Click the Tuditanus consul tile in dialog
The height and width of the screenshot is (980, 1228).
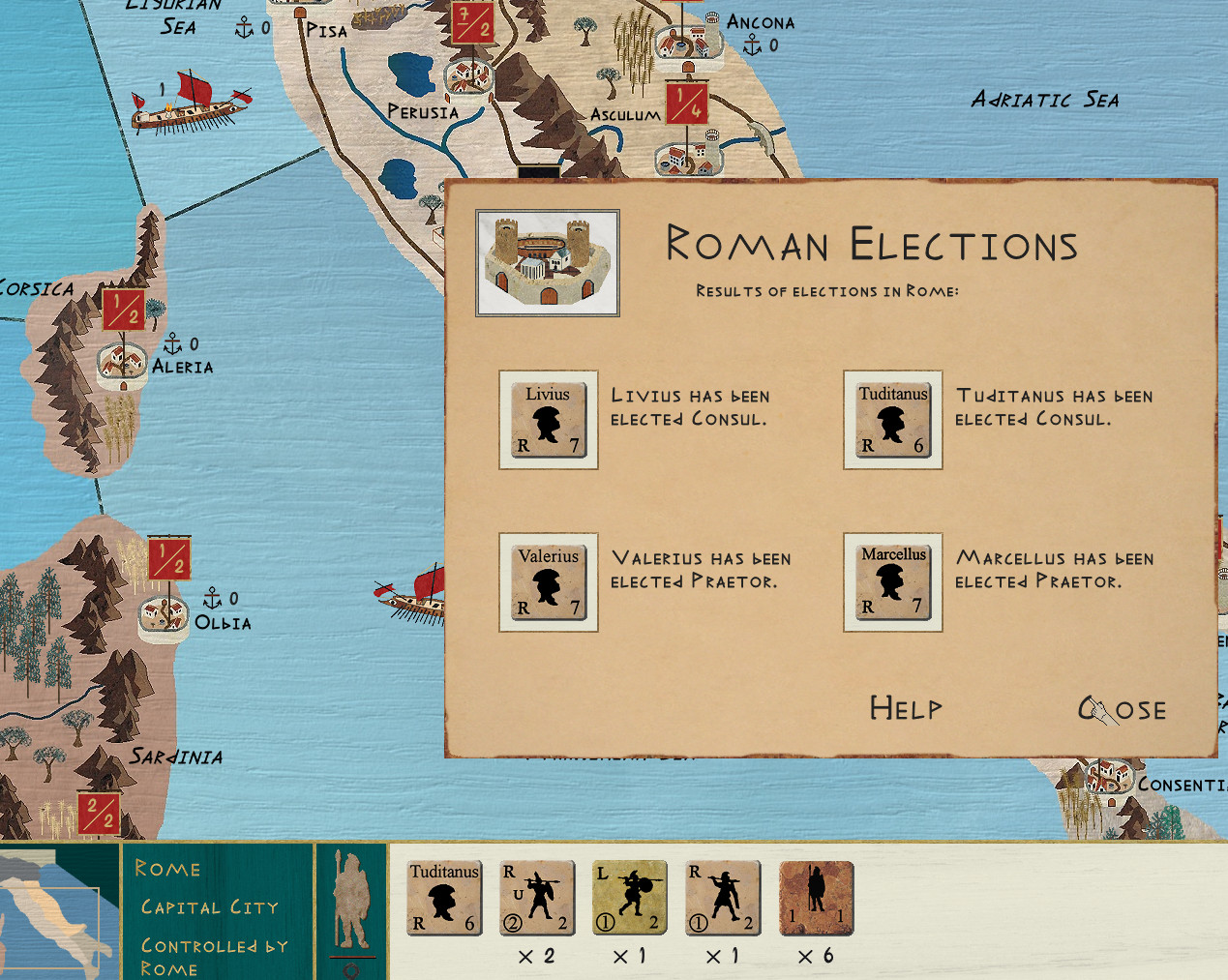[893, 420]
